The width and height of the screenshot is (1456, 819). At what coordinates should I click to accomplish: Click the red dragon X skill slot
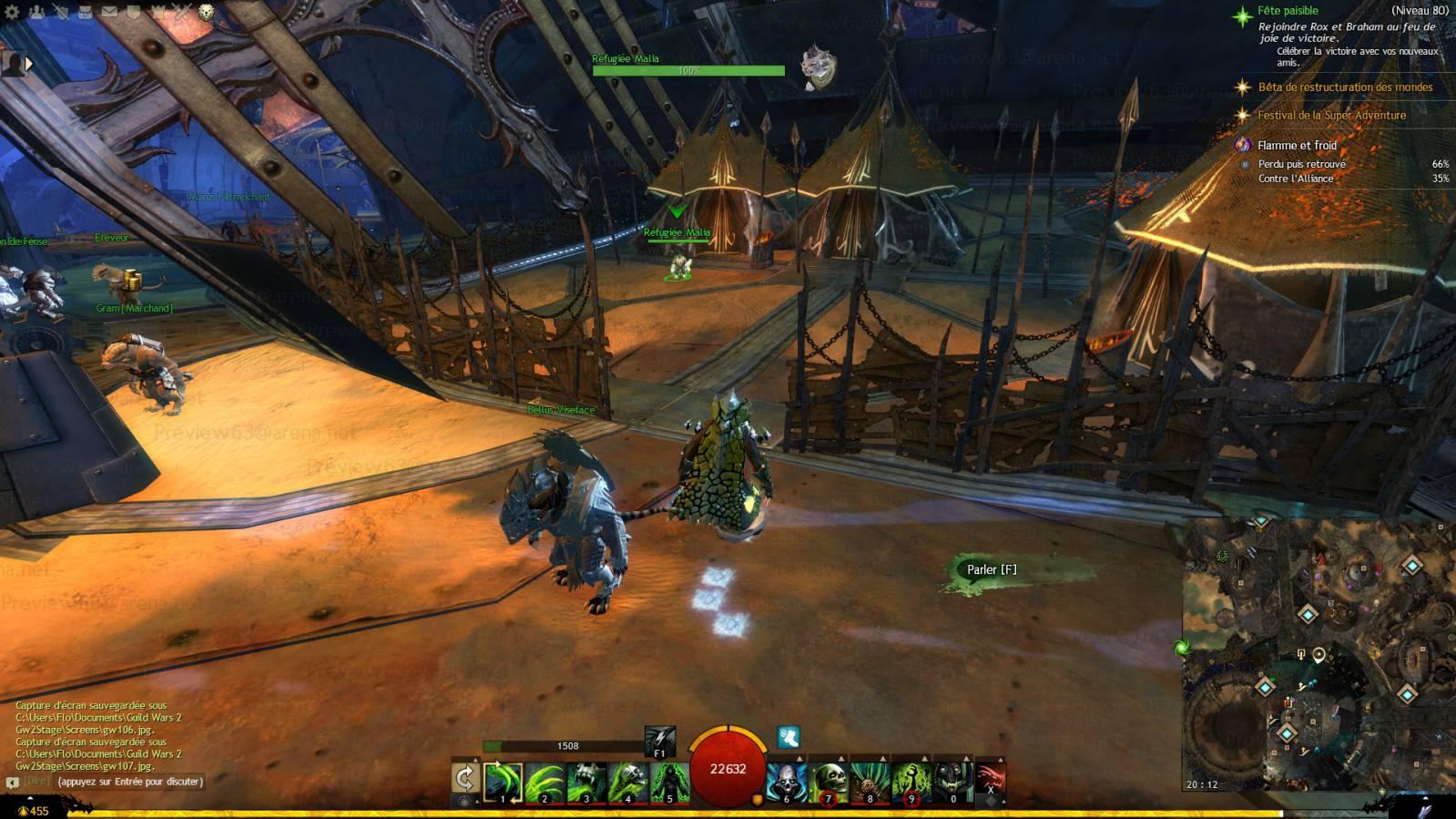click(x=991, y=781)
